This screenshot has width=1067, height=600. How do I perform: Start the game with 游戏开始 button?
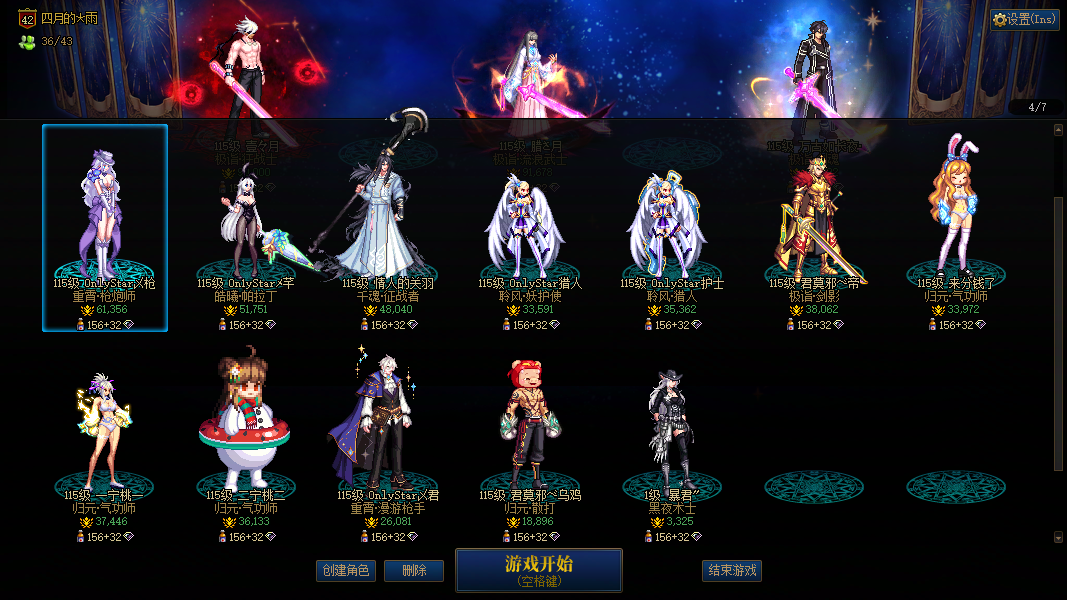(x=539, y=570)
